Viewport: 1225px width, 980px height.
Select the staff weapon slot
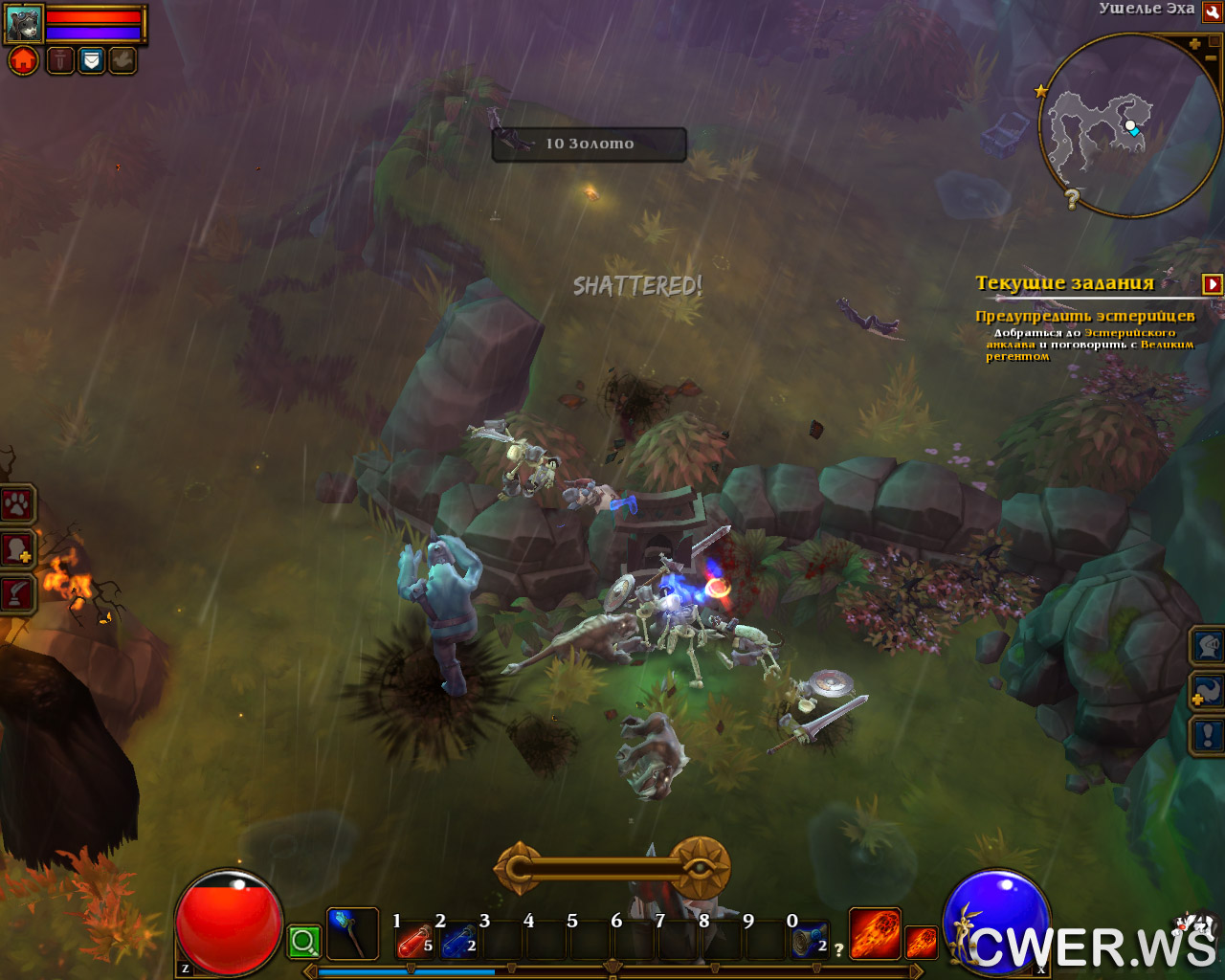352,934
